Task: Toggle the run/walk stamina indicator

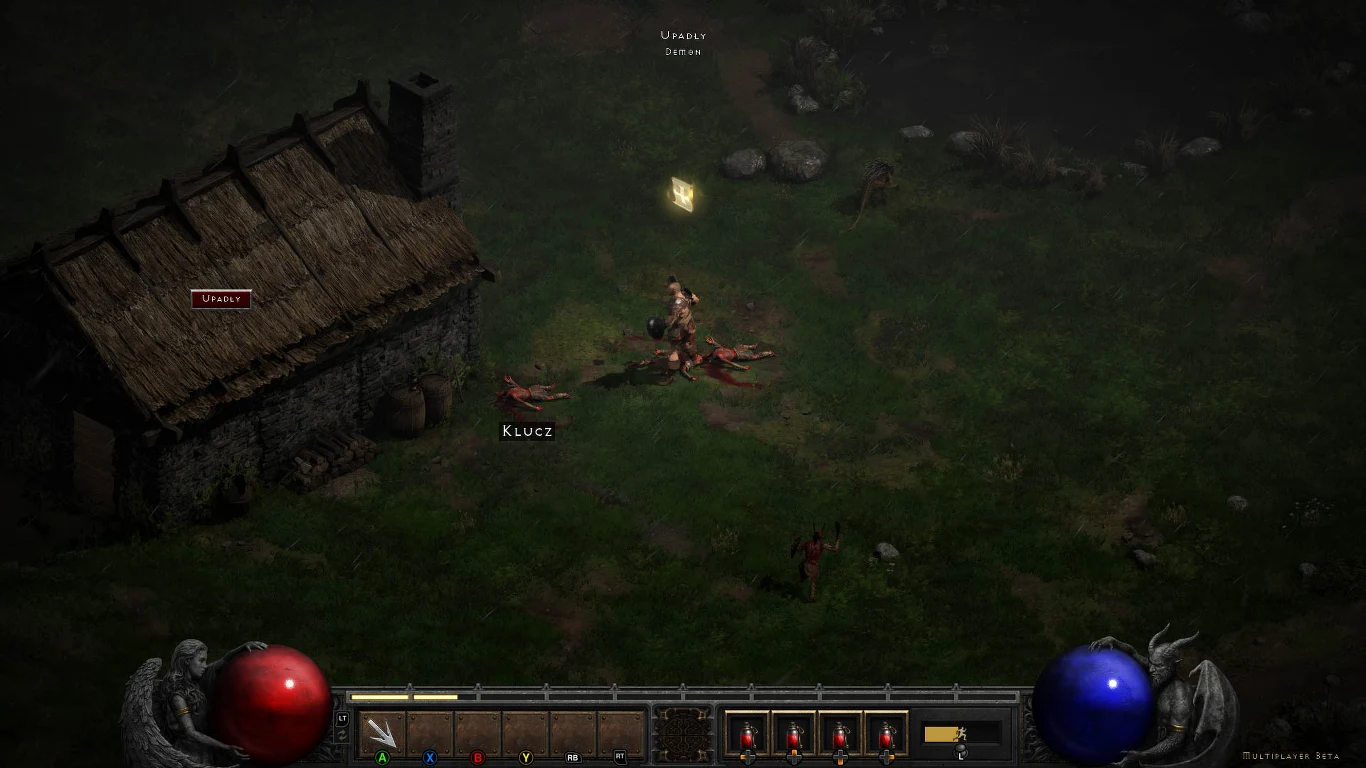Action: point(960,734)
